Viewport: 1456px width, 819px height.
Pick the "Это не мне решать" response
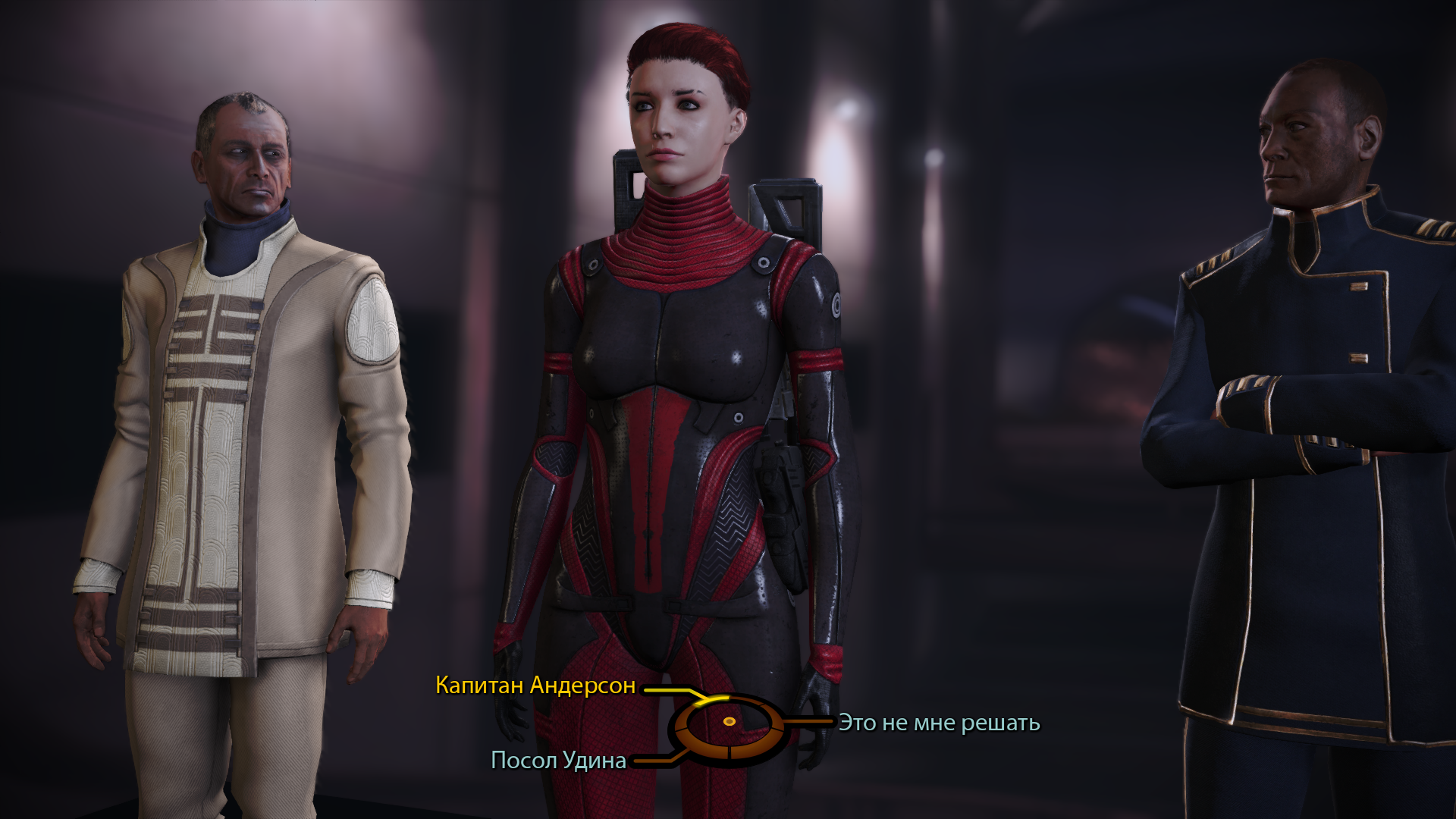pos(939,723)
